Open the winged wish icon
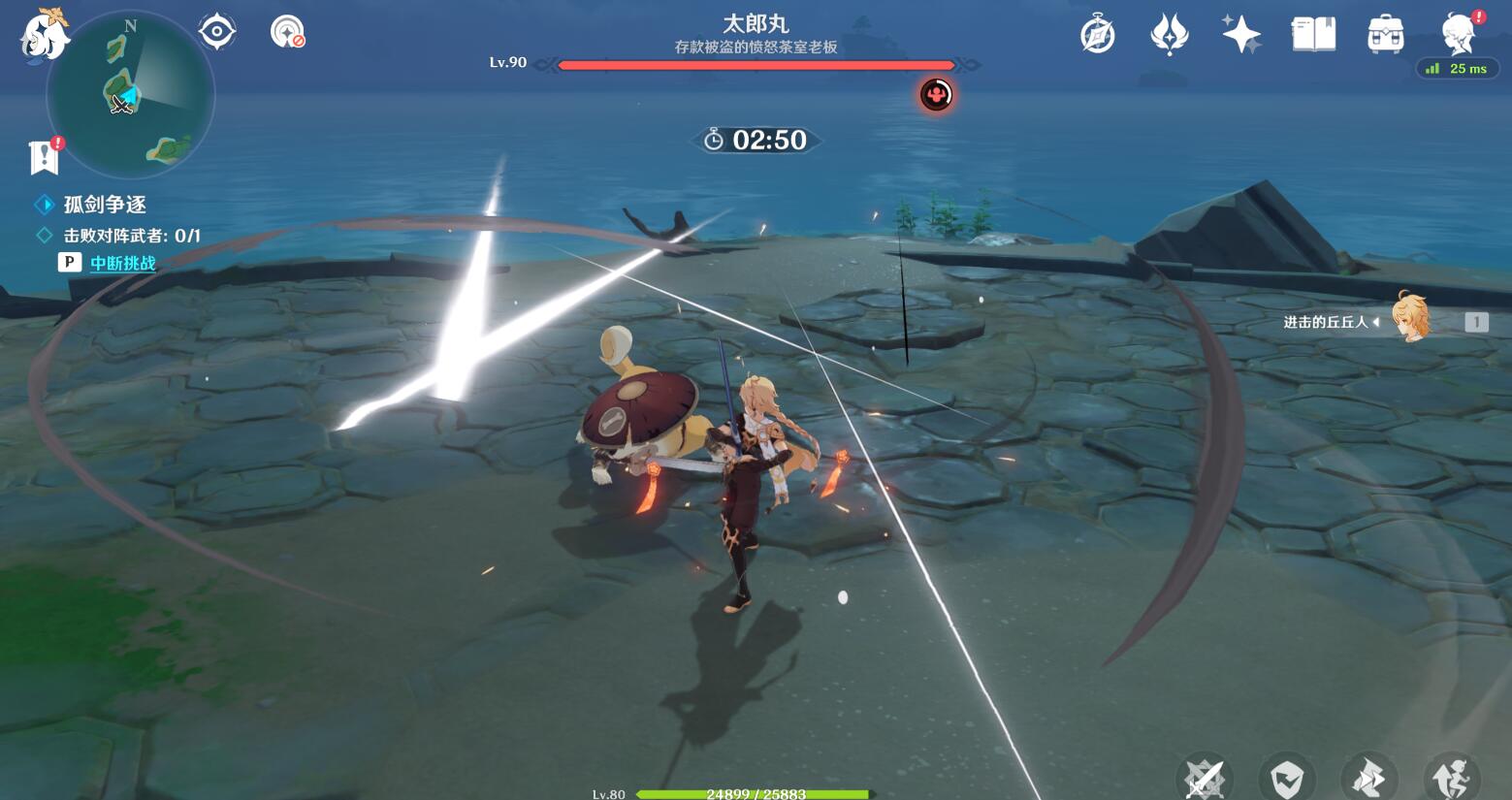The height and width of the screenshot is (800, 1512). point(1169,34)
